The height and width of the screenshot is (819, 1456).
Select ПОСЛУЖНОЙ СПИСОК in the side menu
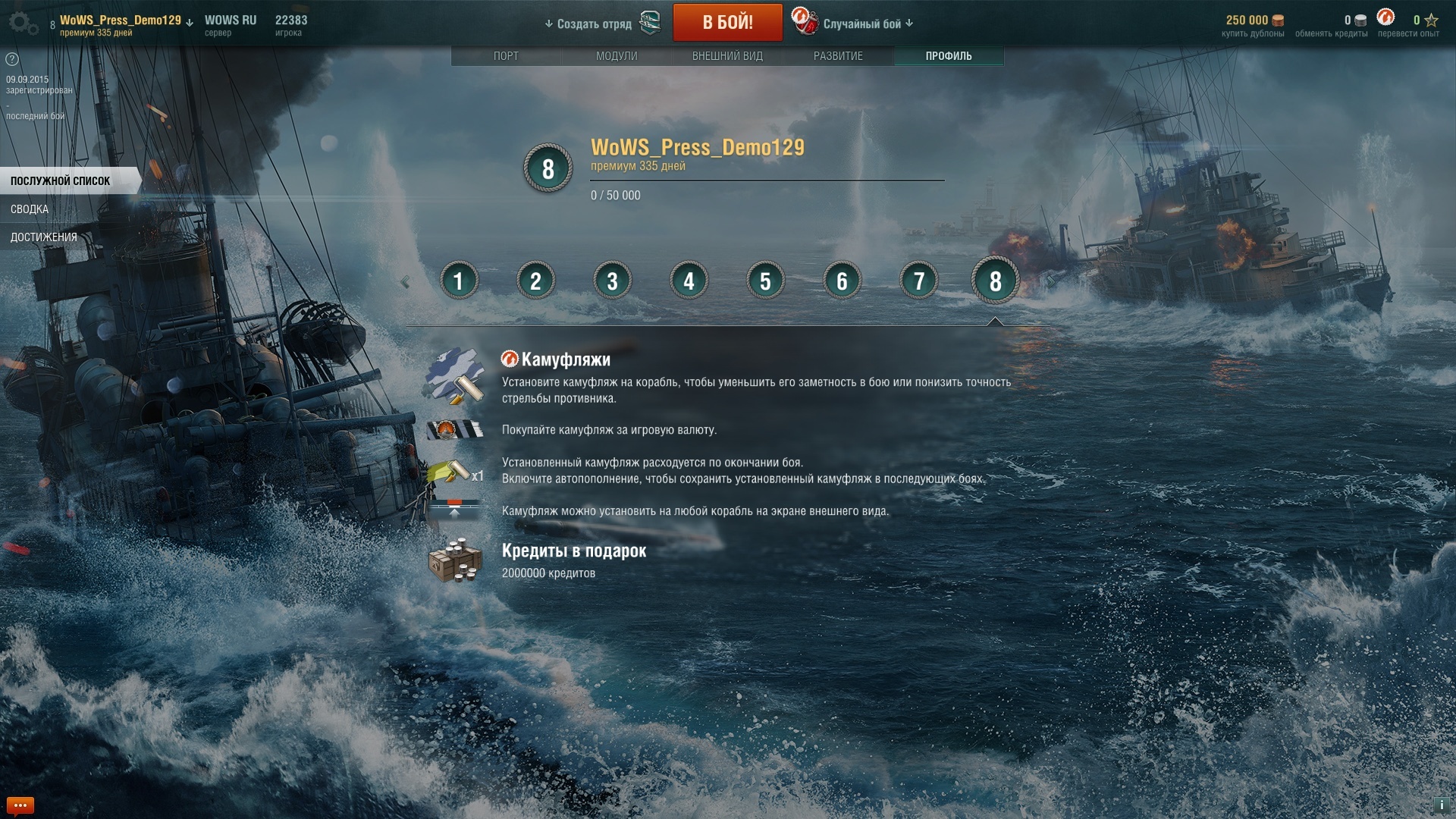click(x=61, y=181)
